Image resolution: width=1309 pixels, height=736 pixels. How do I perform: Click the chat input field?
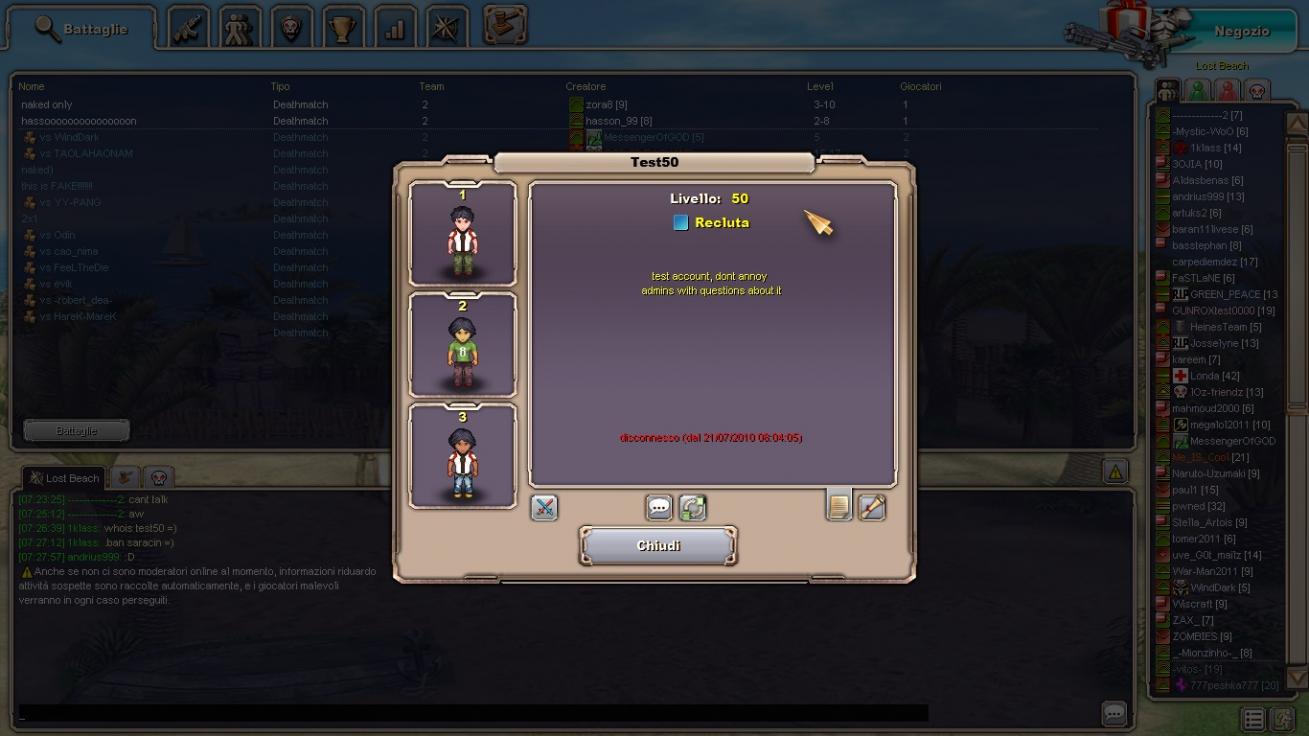pyautogui.click(x=472, y=713)
